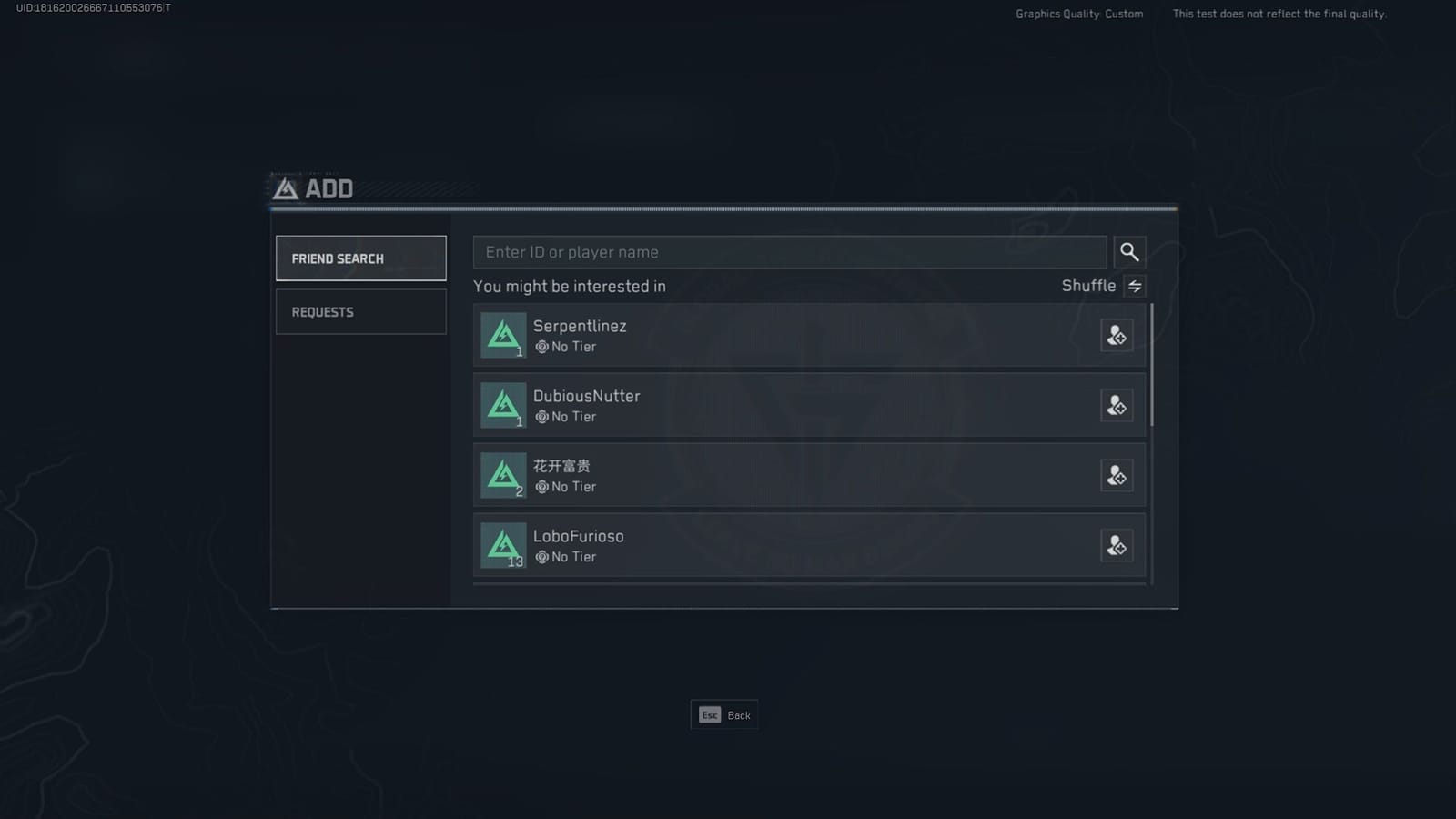Click LoboFurioso's level 13 avatar badge
Image resolution: width=1456 pixels, height=819 pixels.
click(502, 545)
